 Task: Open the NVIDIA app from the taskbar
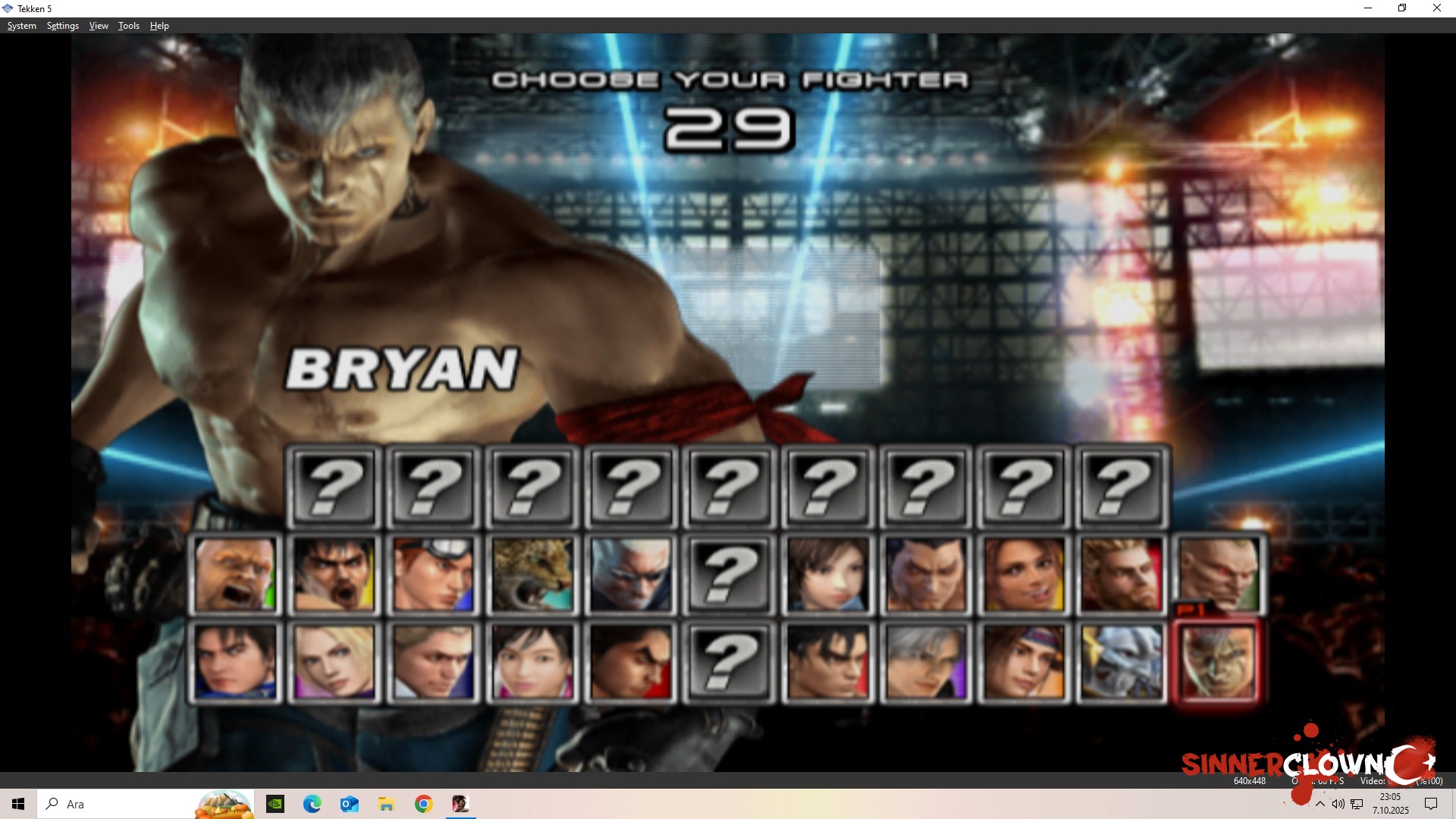[x=273, y=803]
